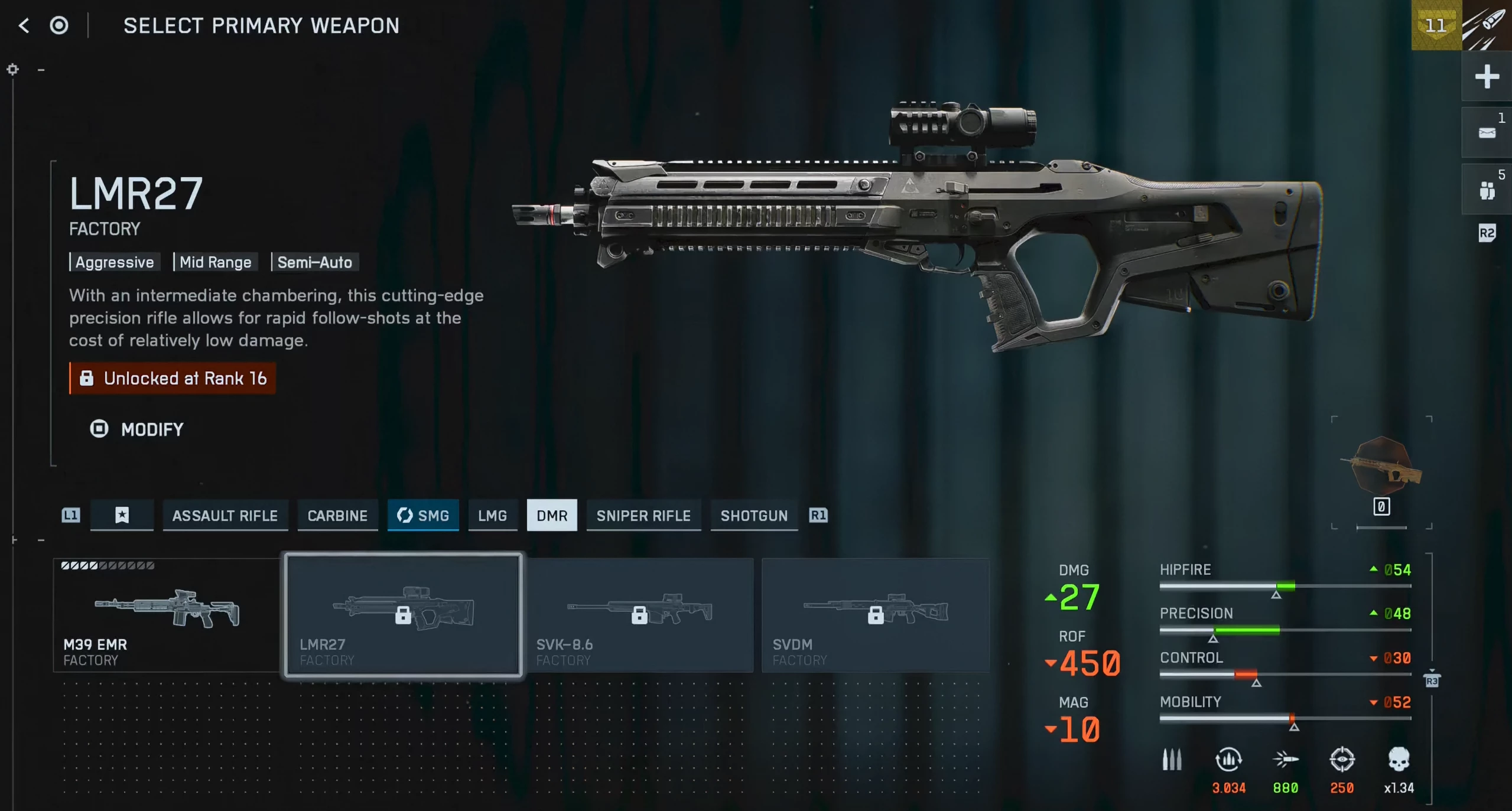Open the LMG category tab
Viewport: 1512px width, 811px height.
pos(492,516)
